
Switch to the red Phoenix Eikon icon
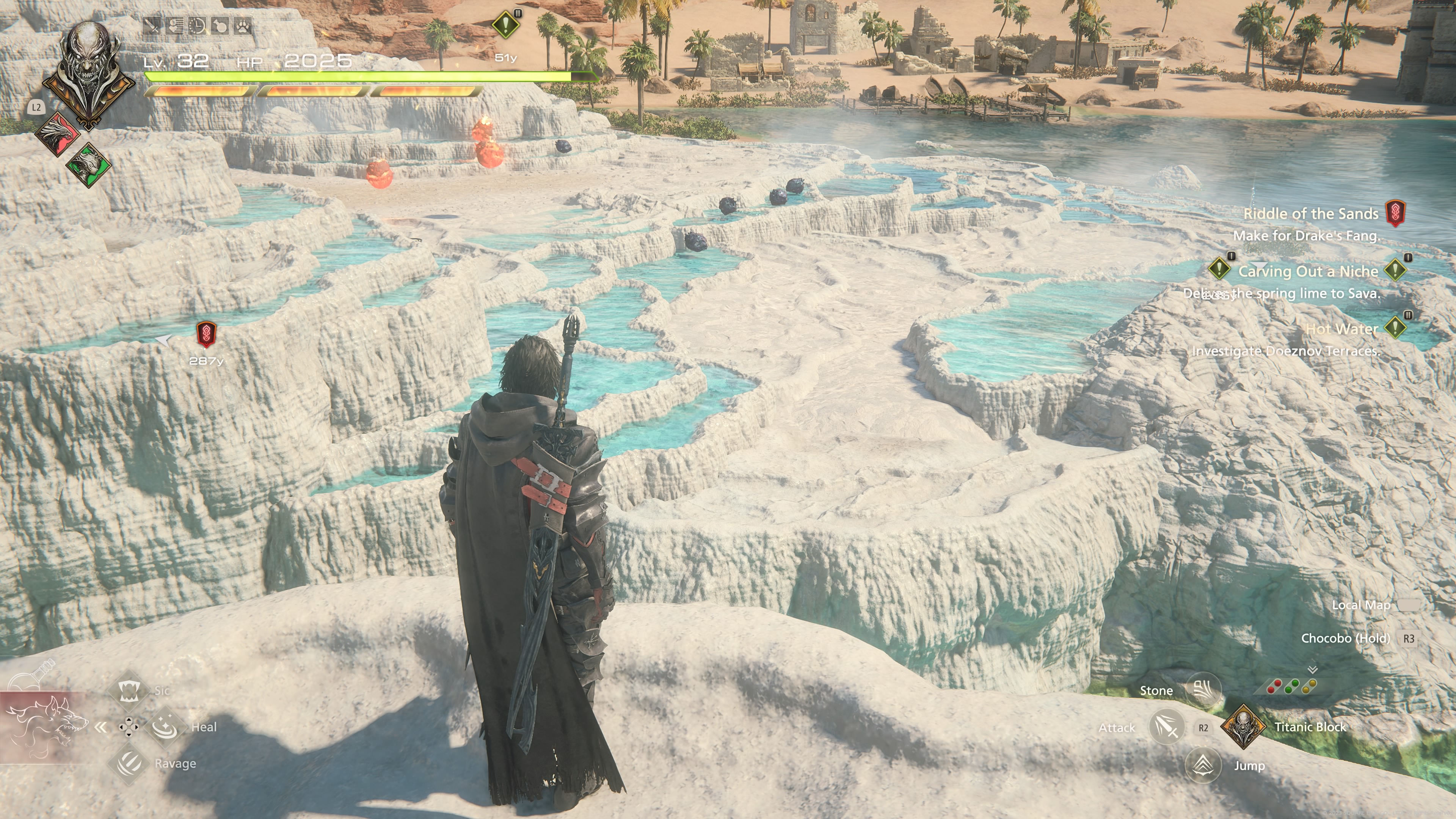57,133
